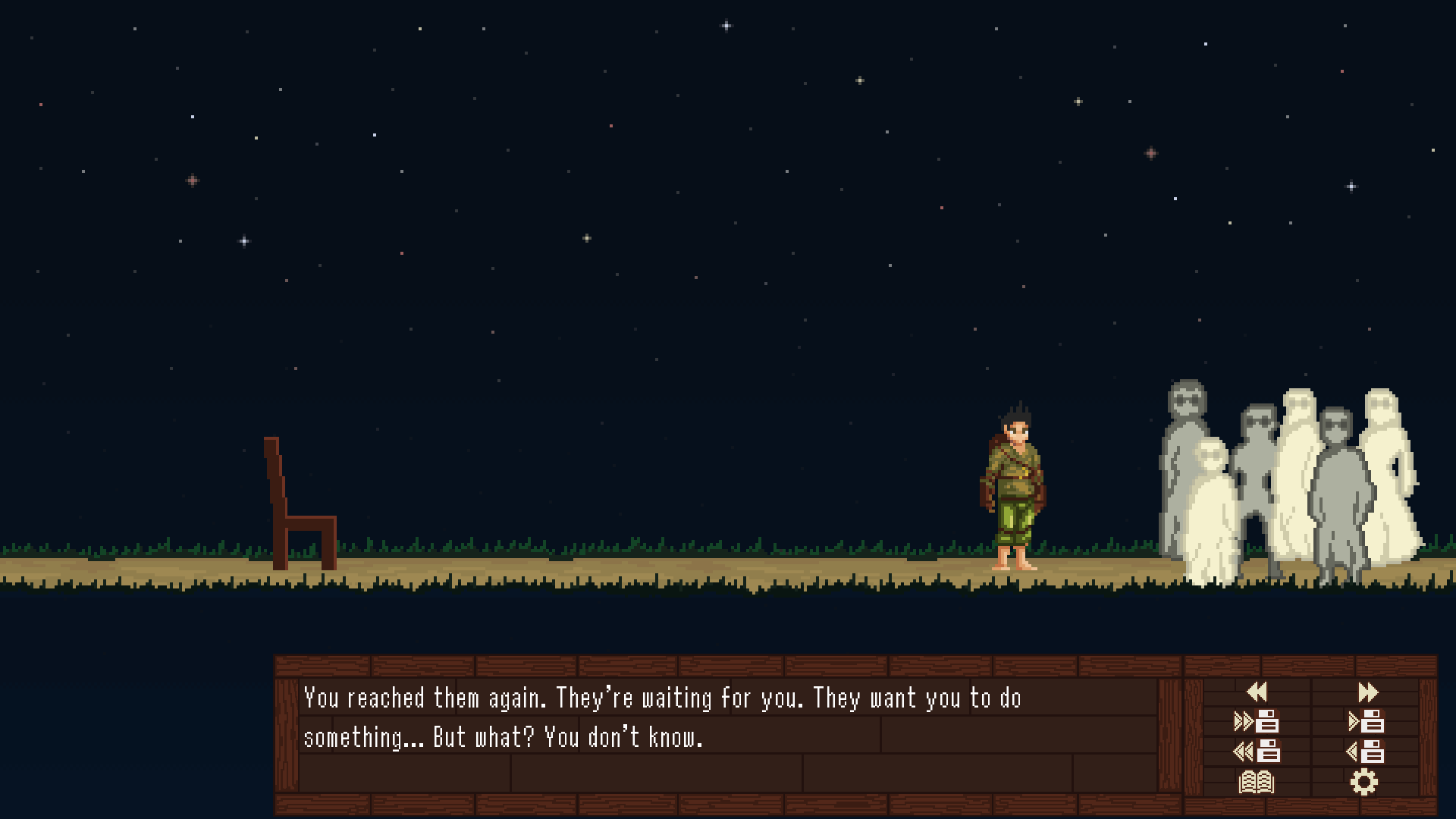Click the solid double-left rewind arrows
Viewport: 1456px width, 819px height.
(1257, 692)
